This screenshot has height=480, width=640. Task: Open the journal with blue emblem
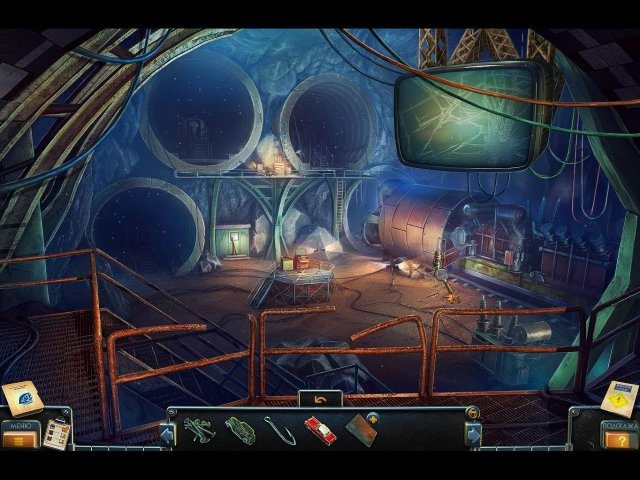[x=22, y=399]
